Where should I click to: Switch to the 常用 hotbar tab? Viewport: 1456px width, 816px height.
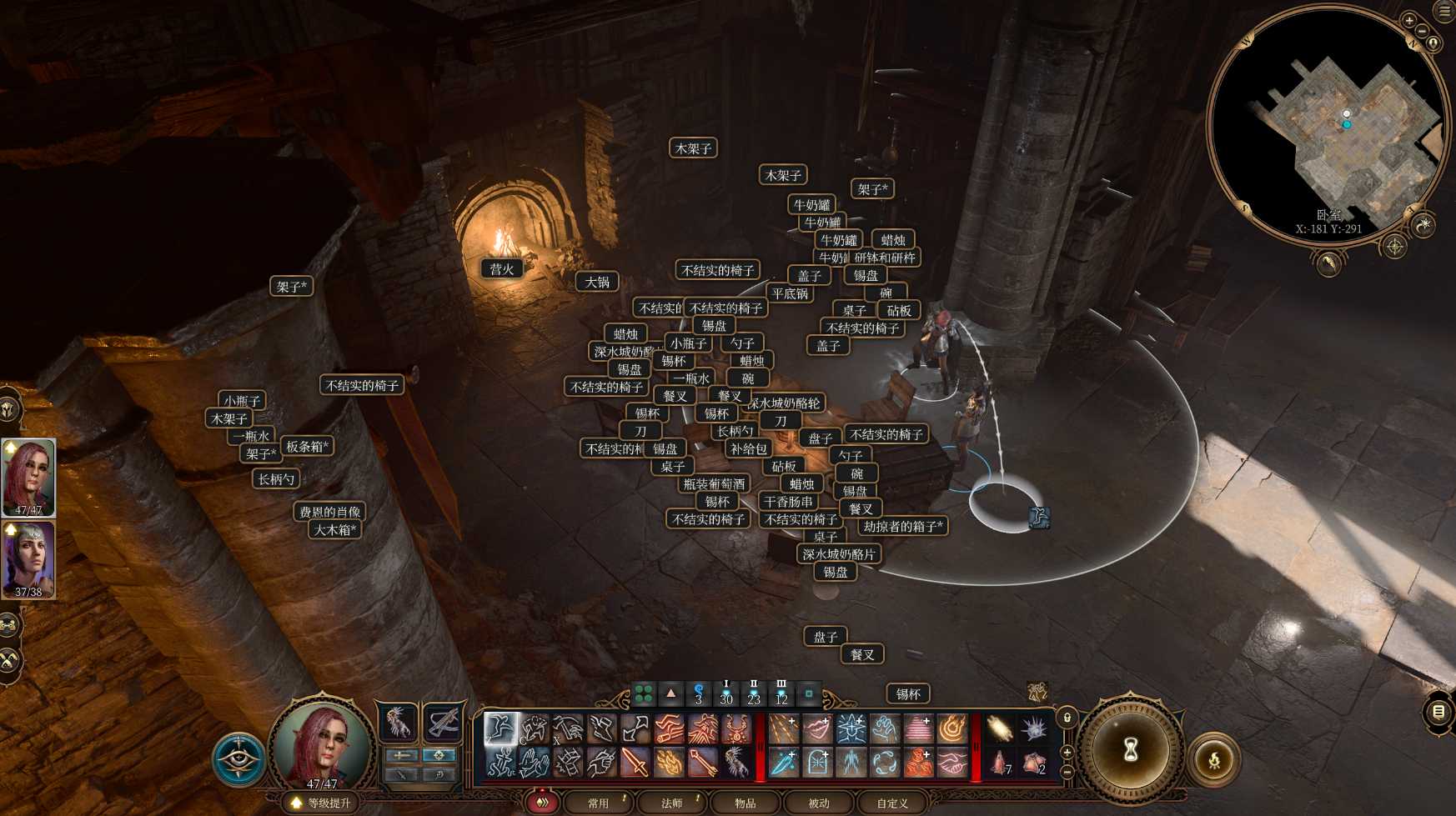pyautogui.click(x=598, y=803)
